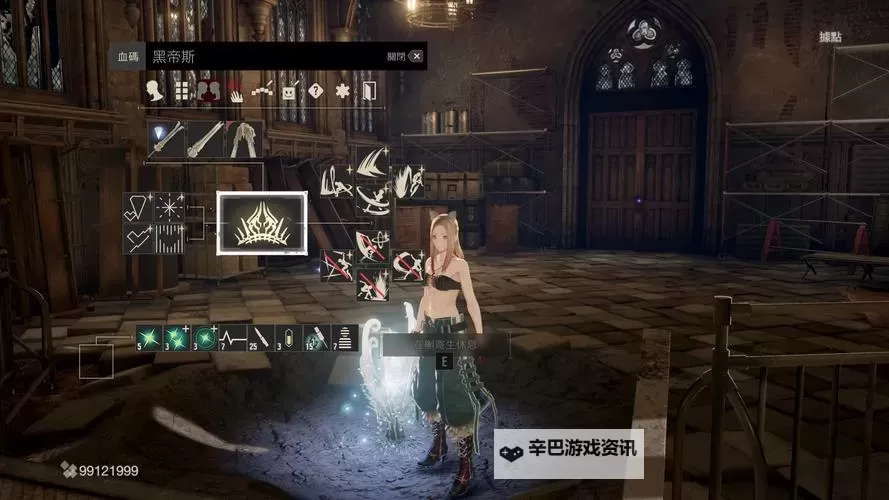The image size is (889, 500).
Task: Open the gear settings tab
Action: click(343, 92)
